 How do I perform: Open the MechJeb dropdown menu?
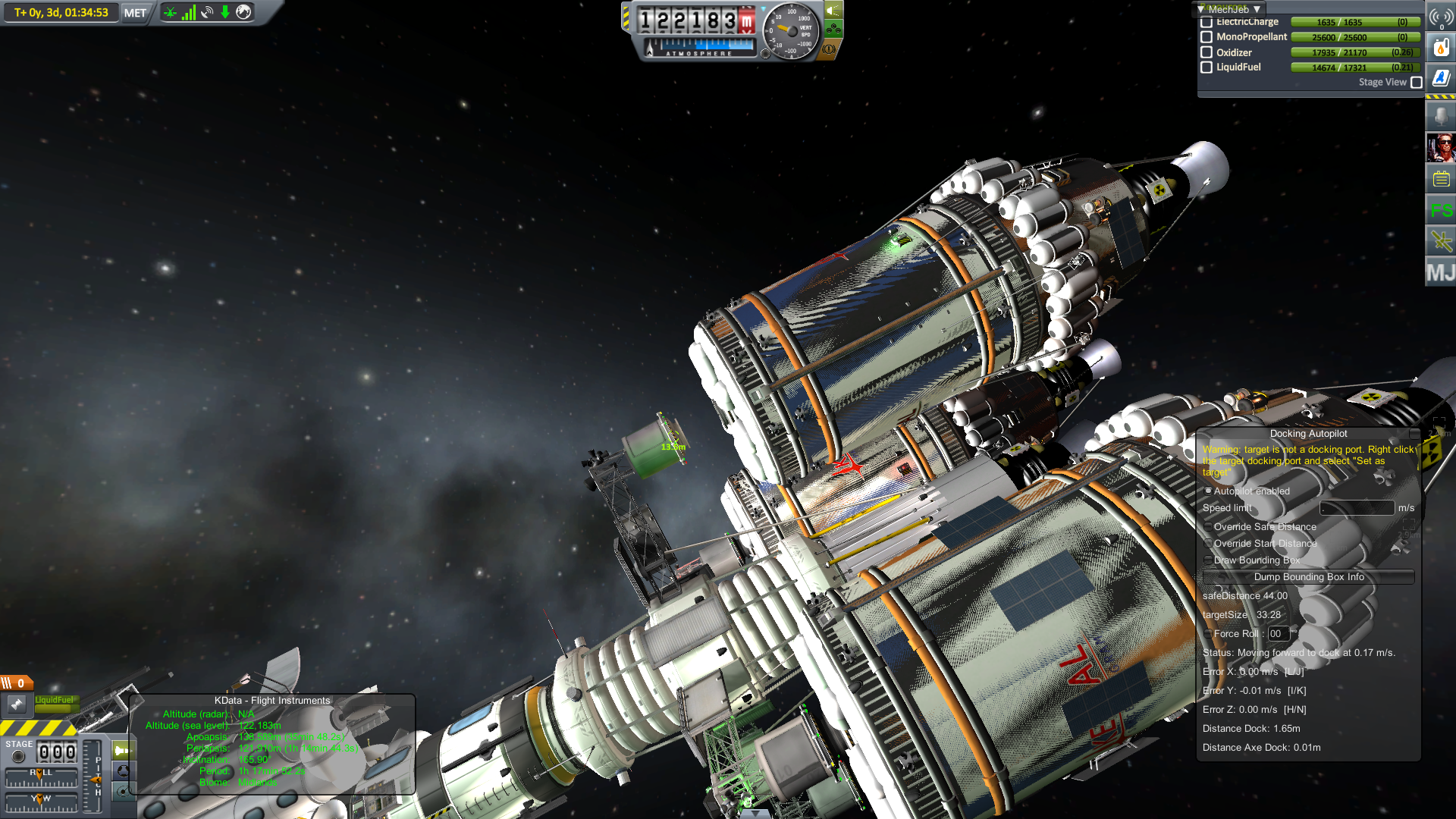(x=1228, y=9)
